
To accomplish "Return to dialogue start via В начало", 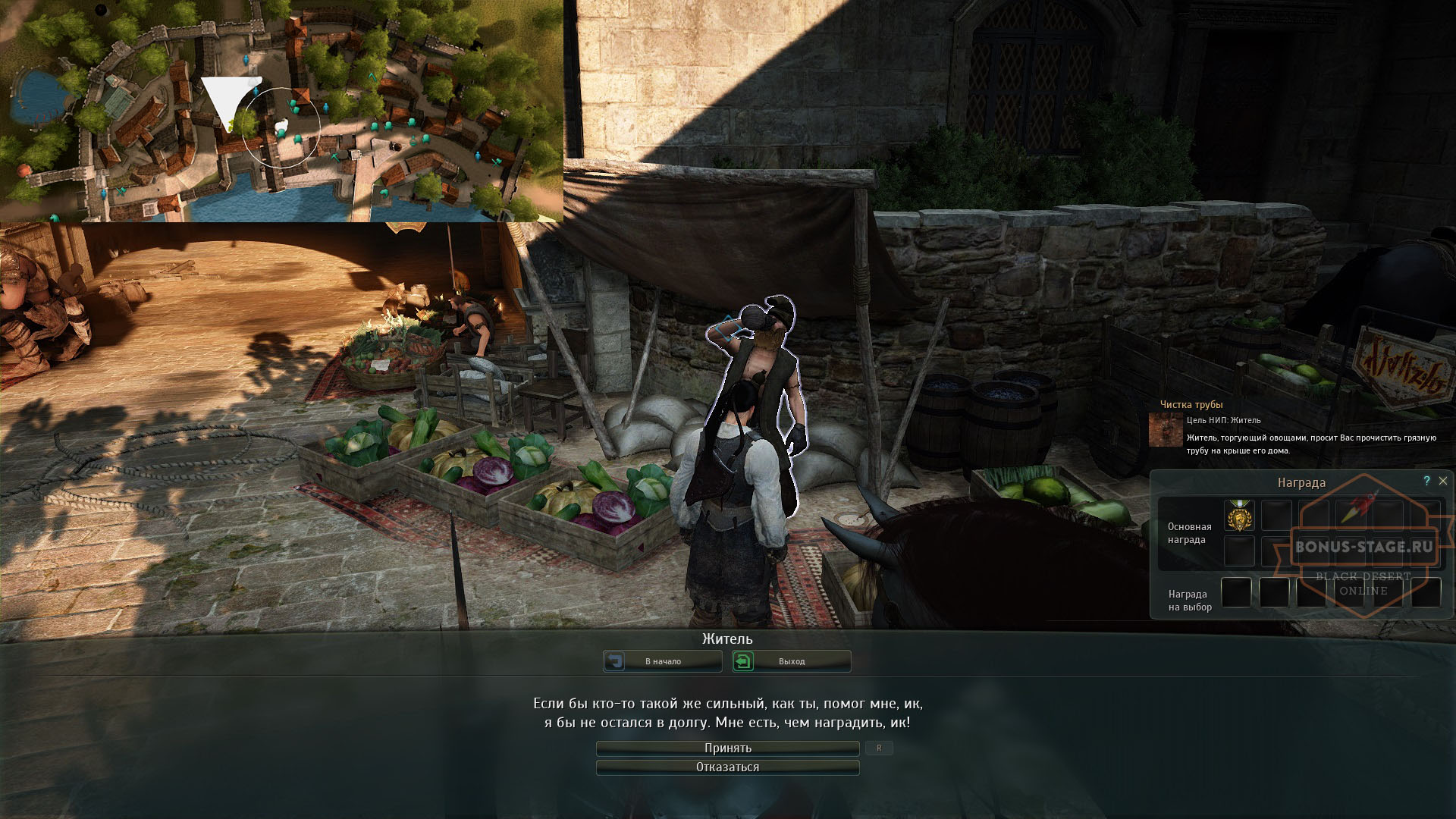I will [662, 661].
